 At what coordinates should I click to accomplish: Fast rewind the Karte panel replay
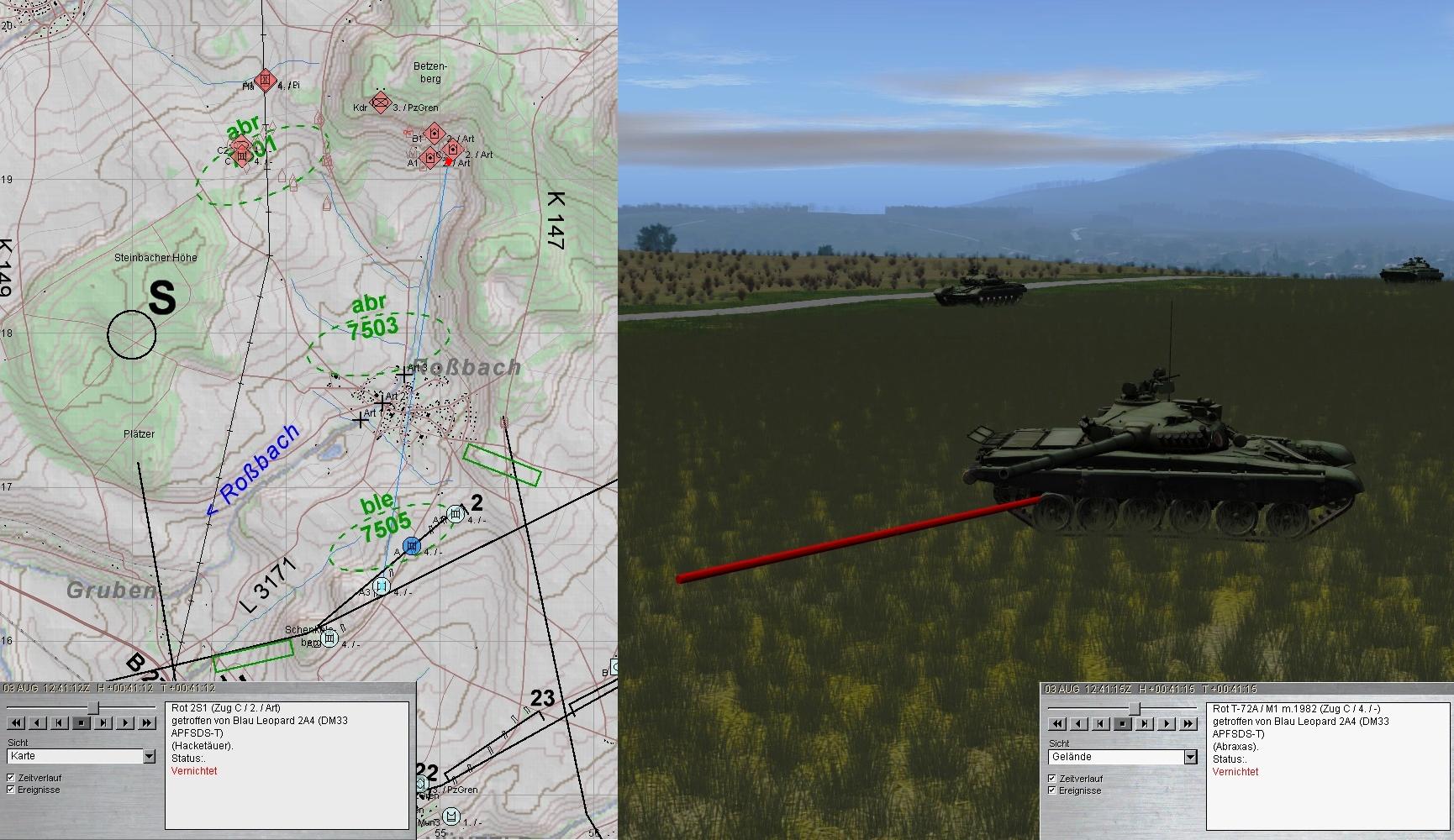pyautogui.click(x=16, y=722)
